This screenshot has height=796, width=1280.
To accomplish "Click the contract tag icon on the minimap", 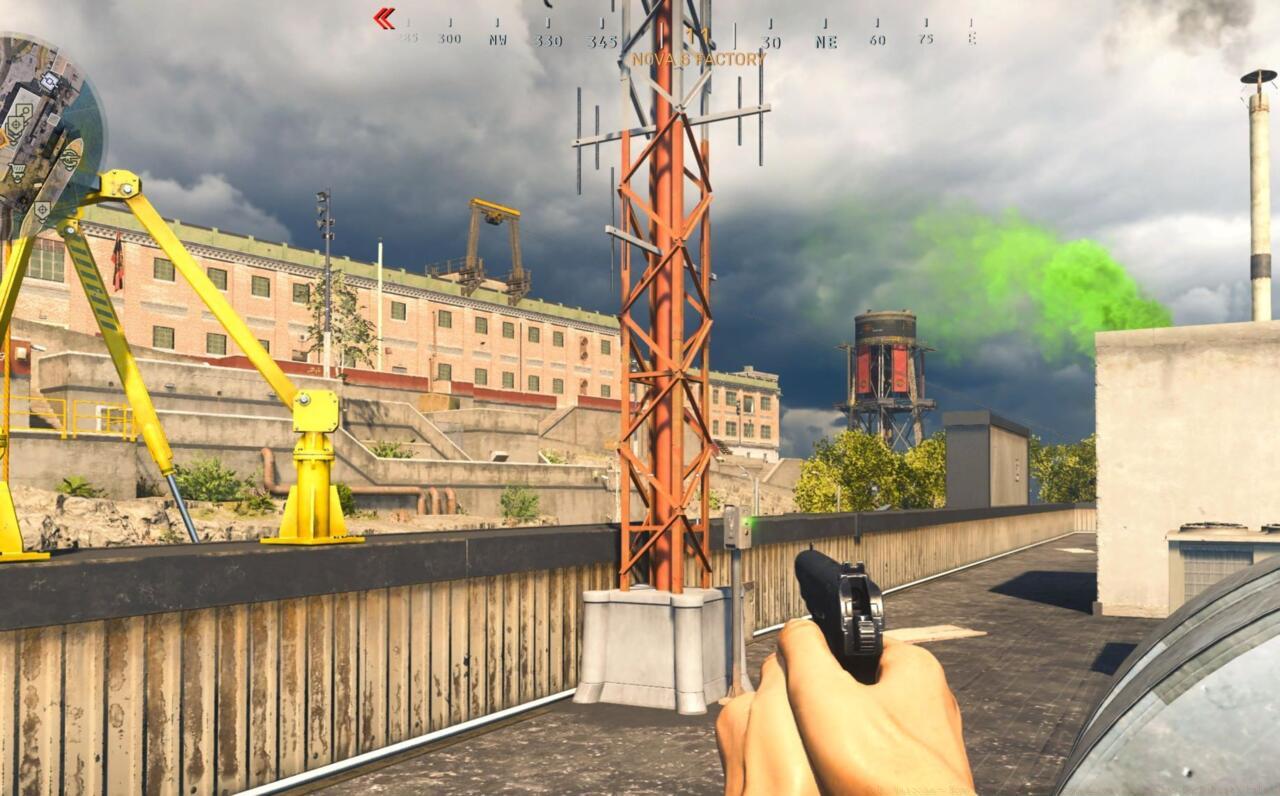I will [x=23, y=110].
